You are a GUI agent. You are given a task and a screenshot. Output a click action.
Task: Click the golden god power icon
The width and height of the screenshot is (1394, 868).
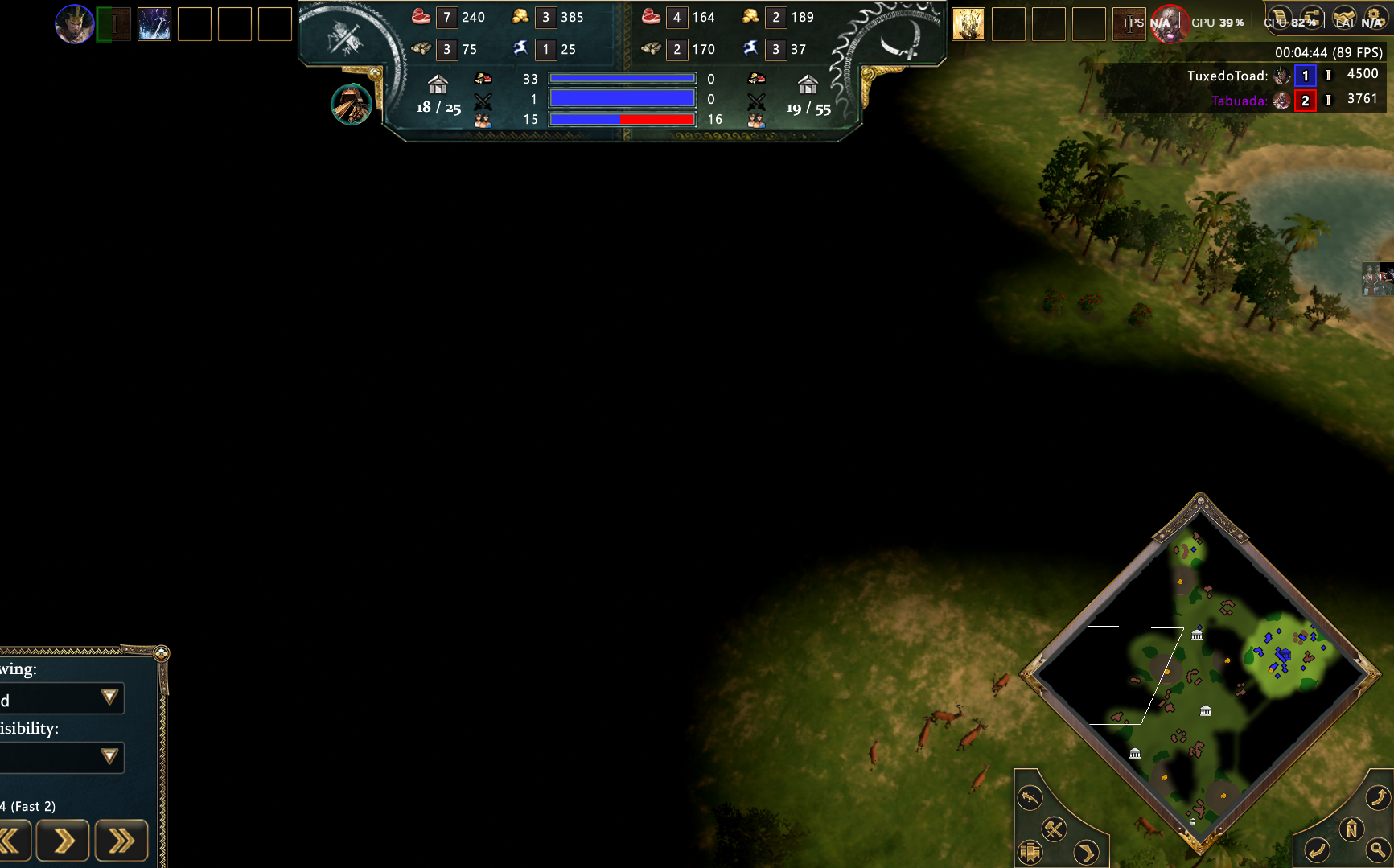pyautogui.click(x=968, y=24)
